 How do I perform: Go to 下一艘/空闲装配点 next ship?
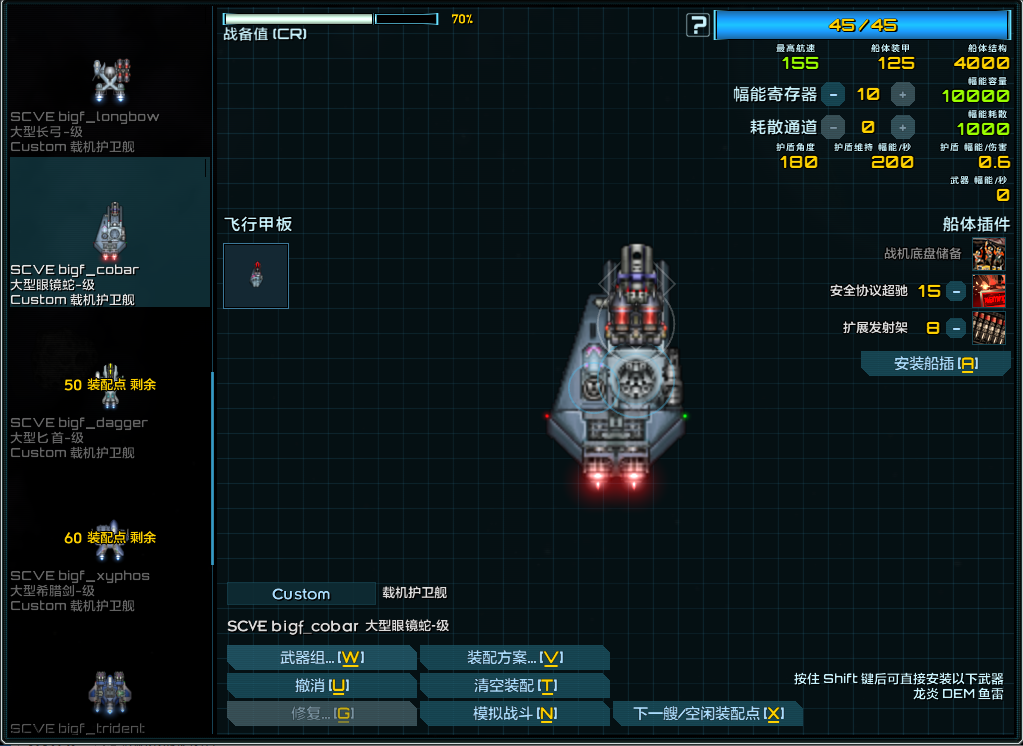click(708, 713)
